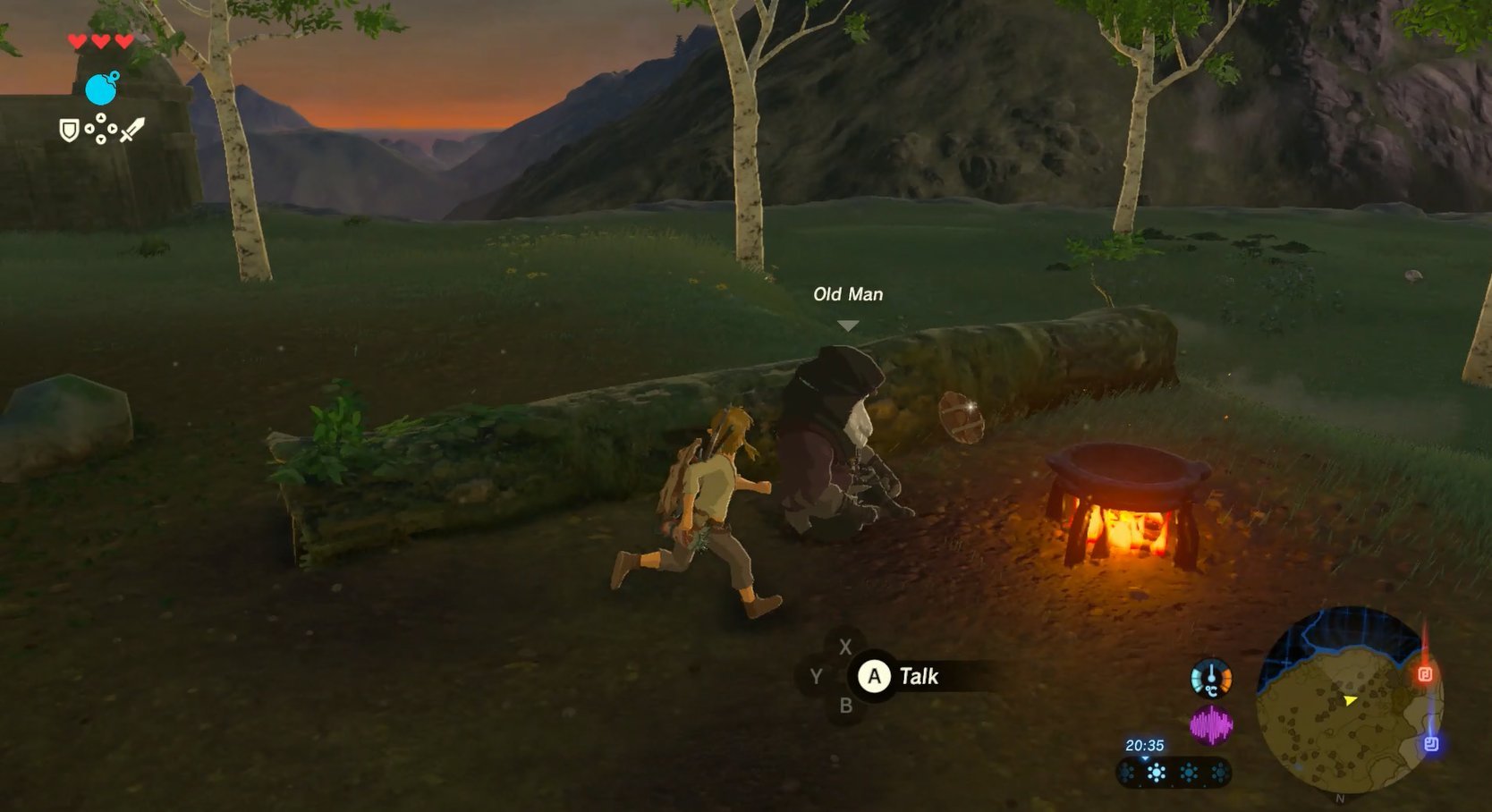Click the Old Man name label
This screenshot has width=1492, height=812.
click(846, 293)
